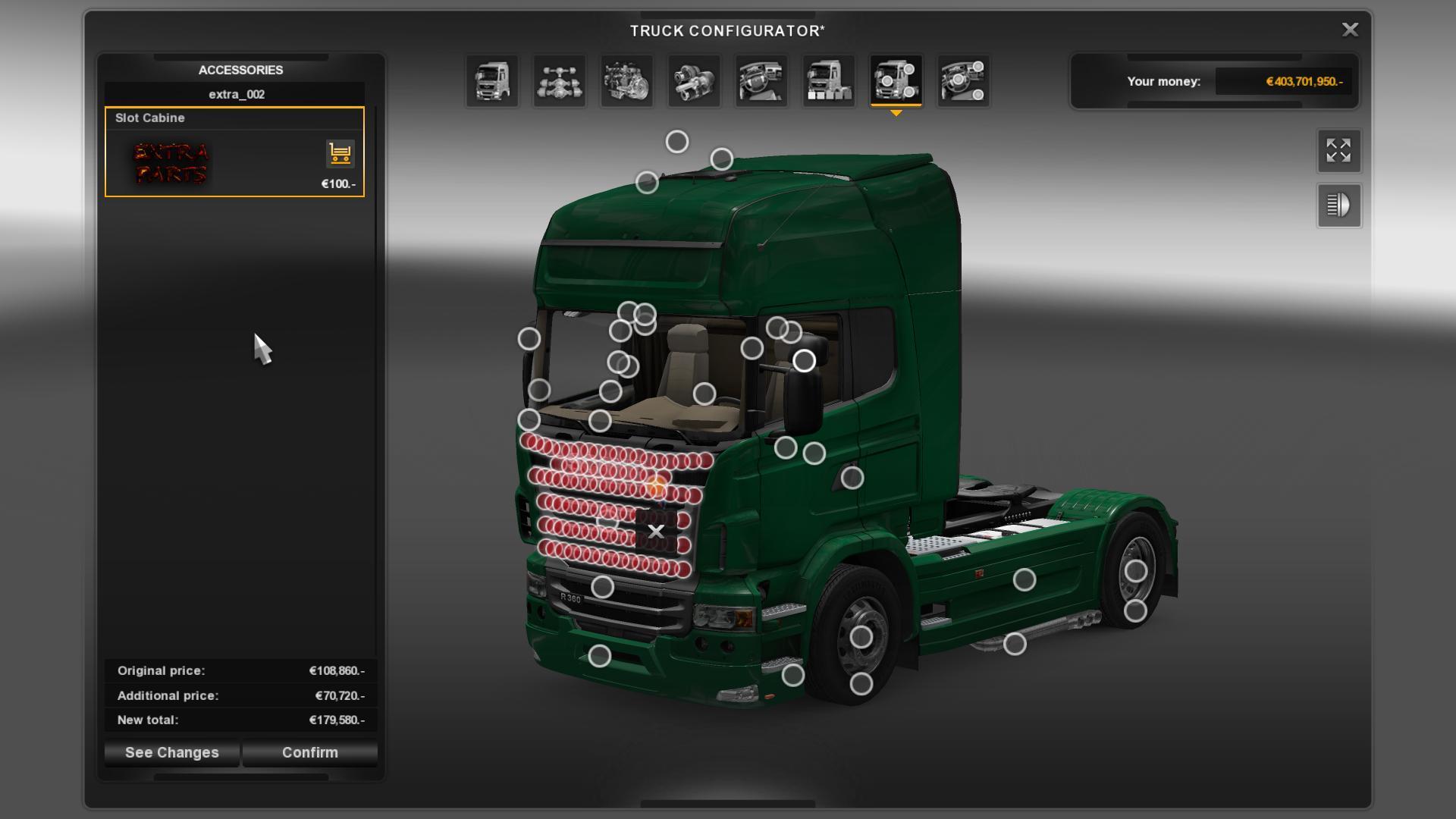
Task: Select the transmission category tab
Action: point(694,81)
